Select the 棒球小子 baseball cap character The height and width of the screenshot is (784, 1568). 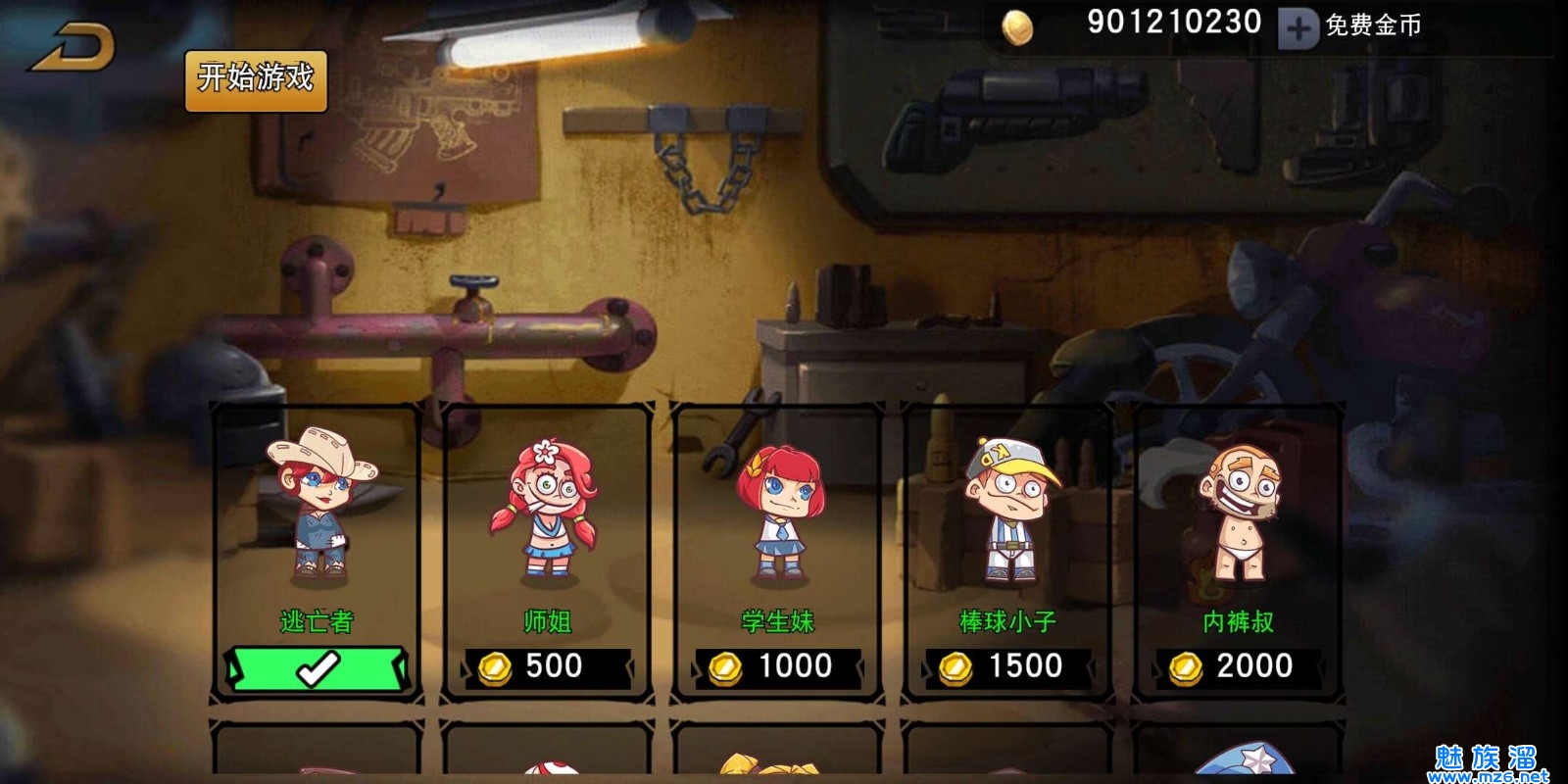(x=1008, y=510)
